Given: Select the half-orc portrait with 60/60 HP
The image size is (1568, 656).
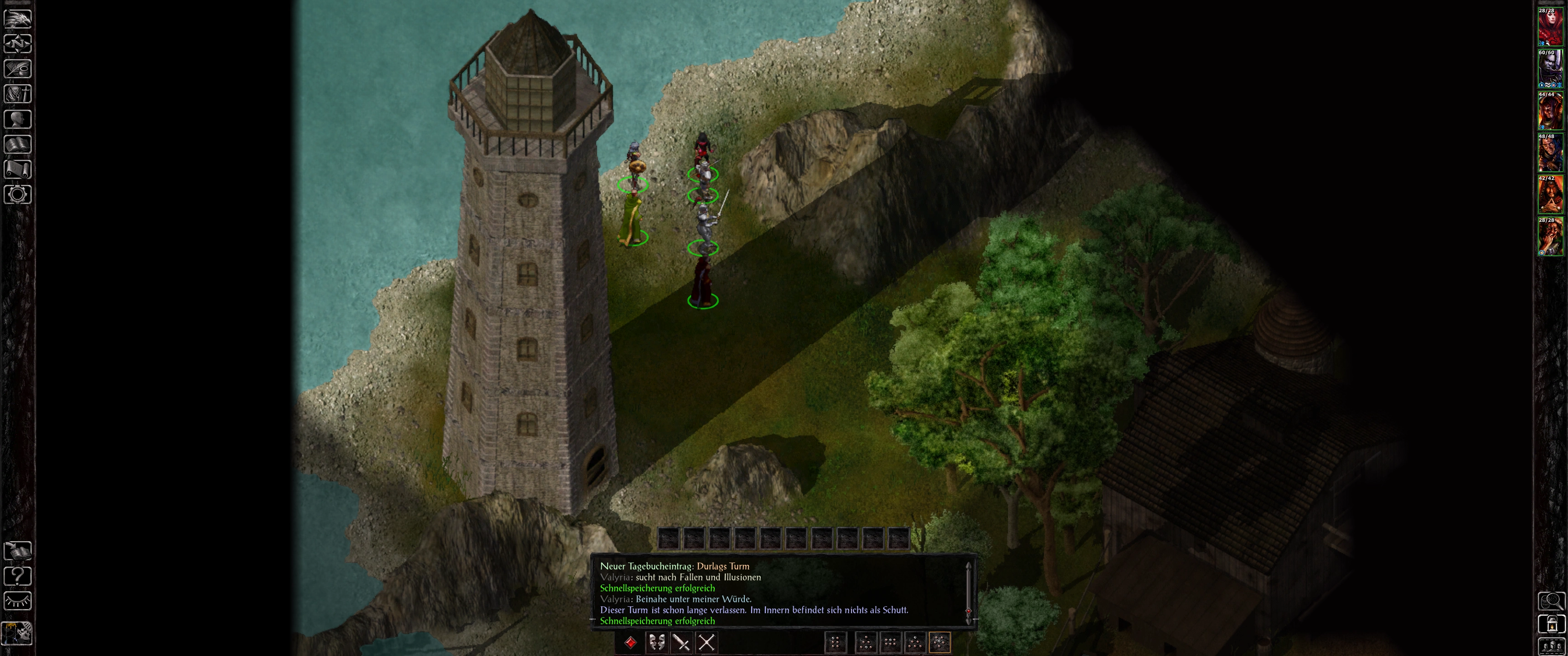Looking at the screenshot, I should point(1550,69).
